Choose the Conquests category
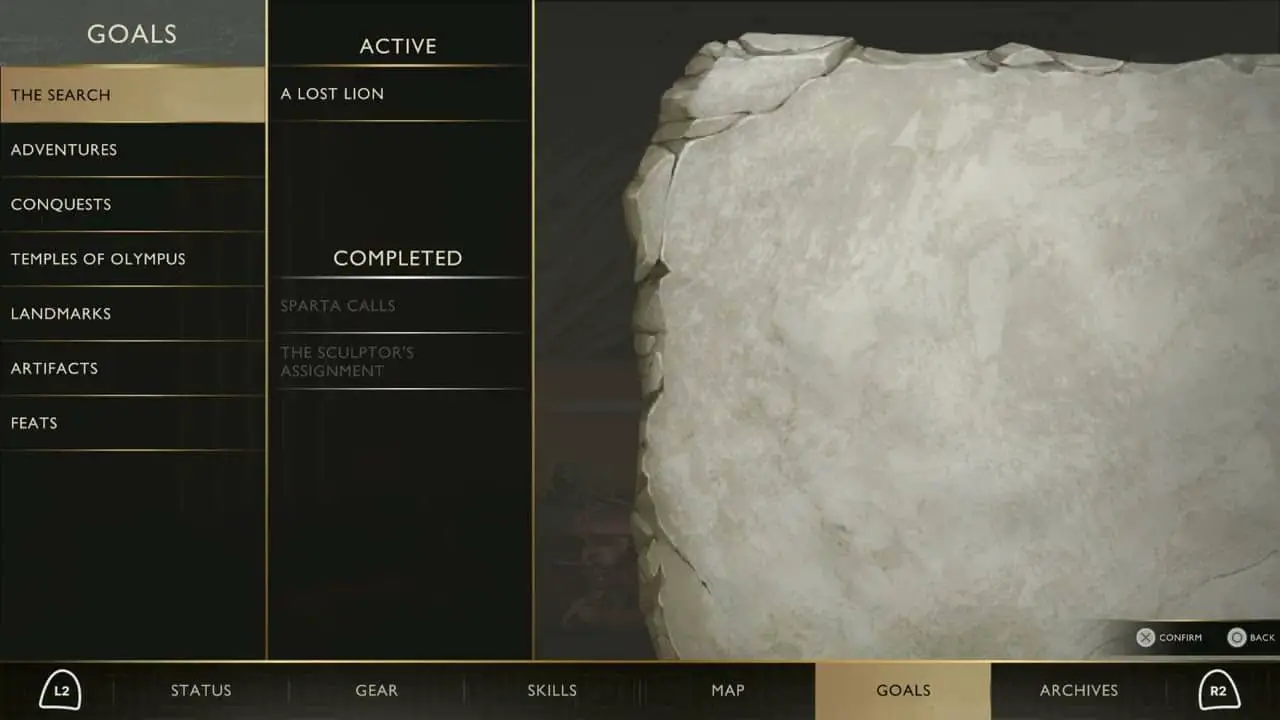The width and height of the screenshot is (1280, 720). (132, 204)
